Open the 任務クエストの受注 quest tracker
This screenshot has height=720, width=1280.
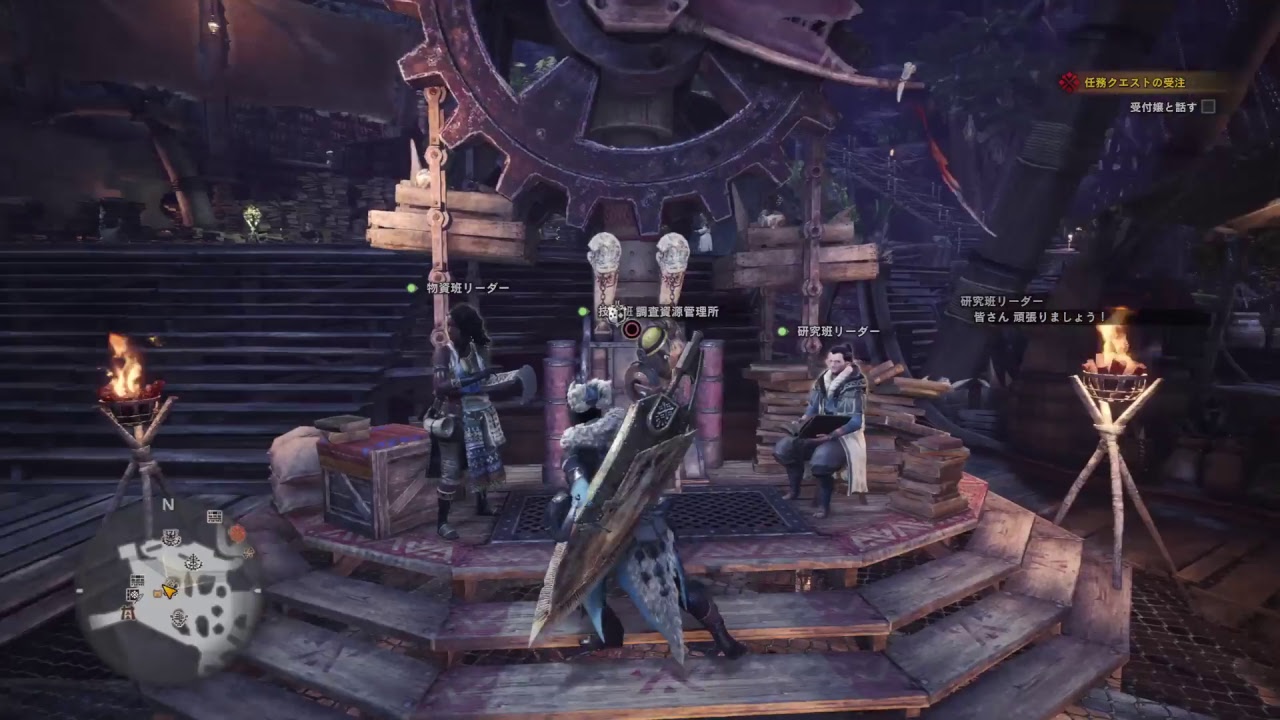coord(1137,83)
